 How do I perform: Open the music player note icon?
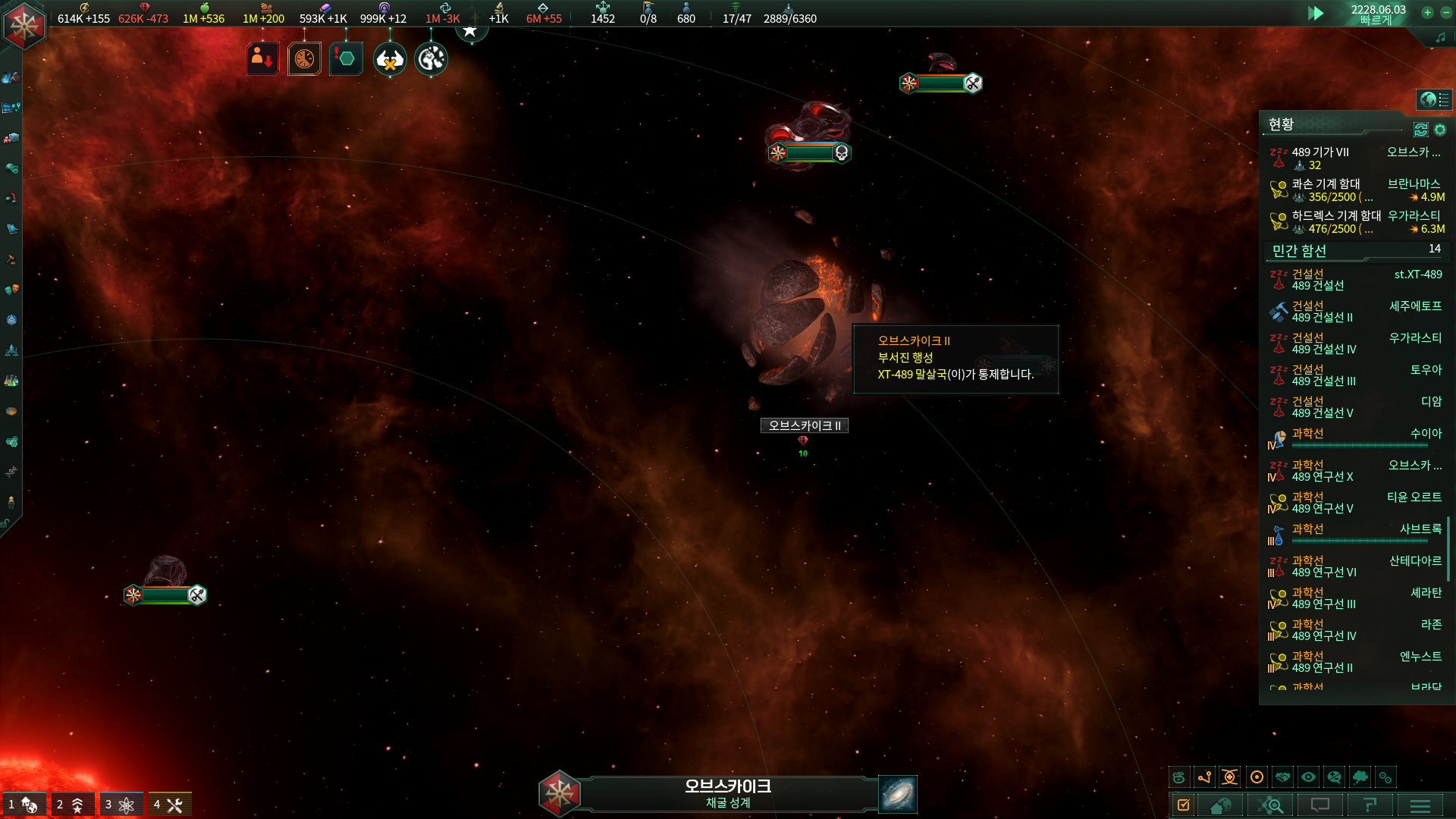point(1440,37)
